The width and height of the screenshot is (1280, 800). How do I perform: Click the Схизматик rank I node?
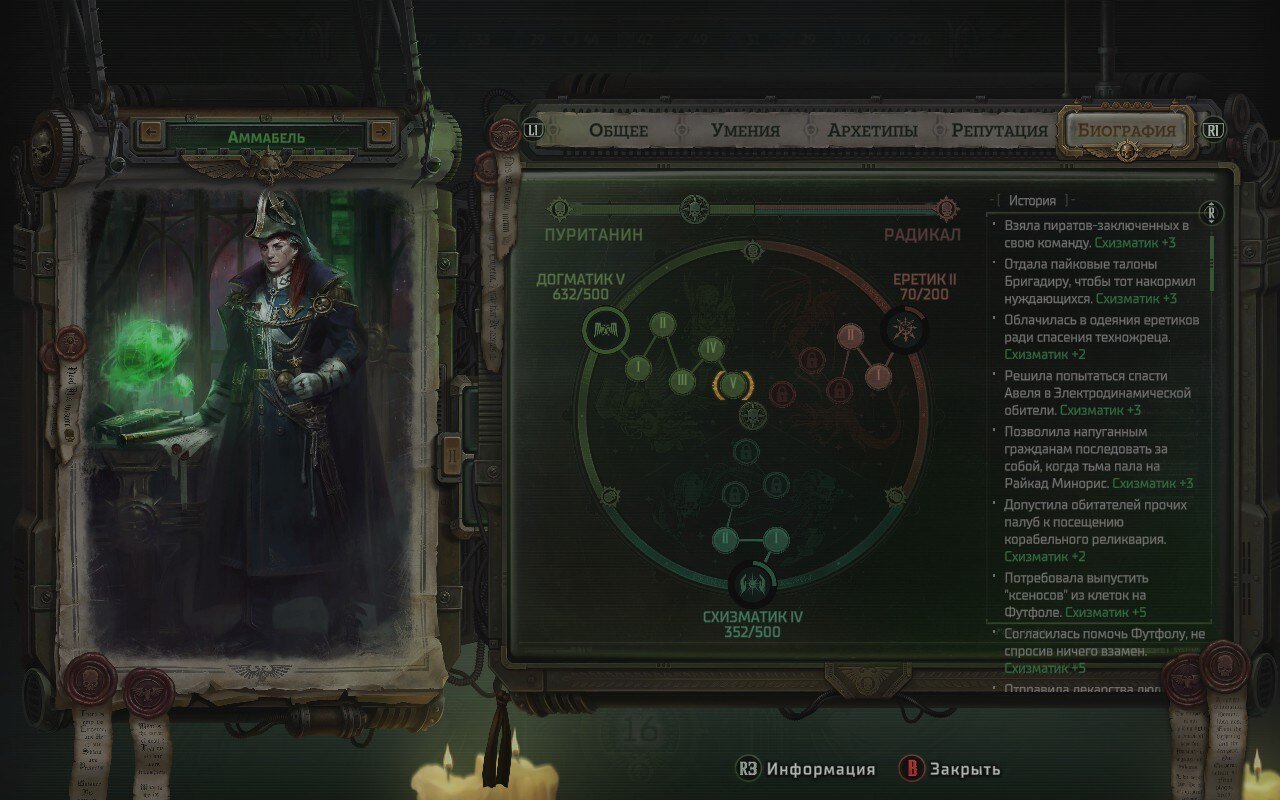click(774, 540)
